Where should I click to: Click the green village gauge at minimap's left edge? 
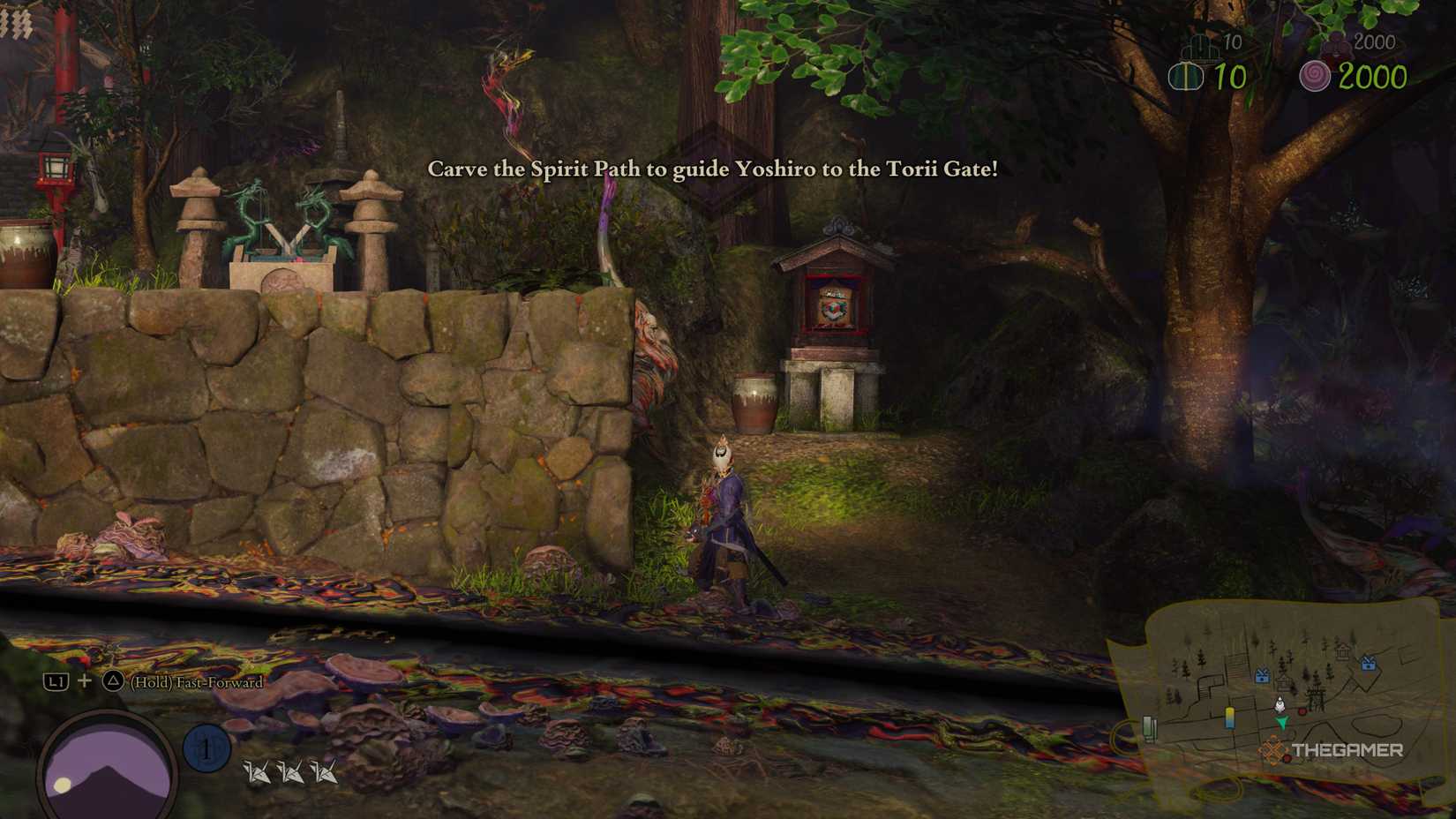click(1150, 727)
